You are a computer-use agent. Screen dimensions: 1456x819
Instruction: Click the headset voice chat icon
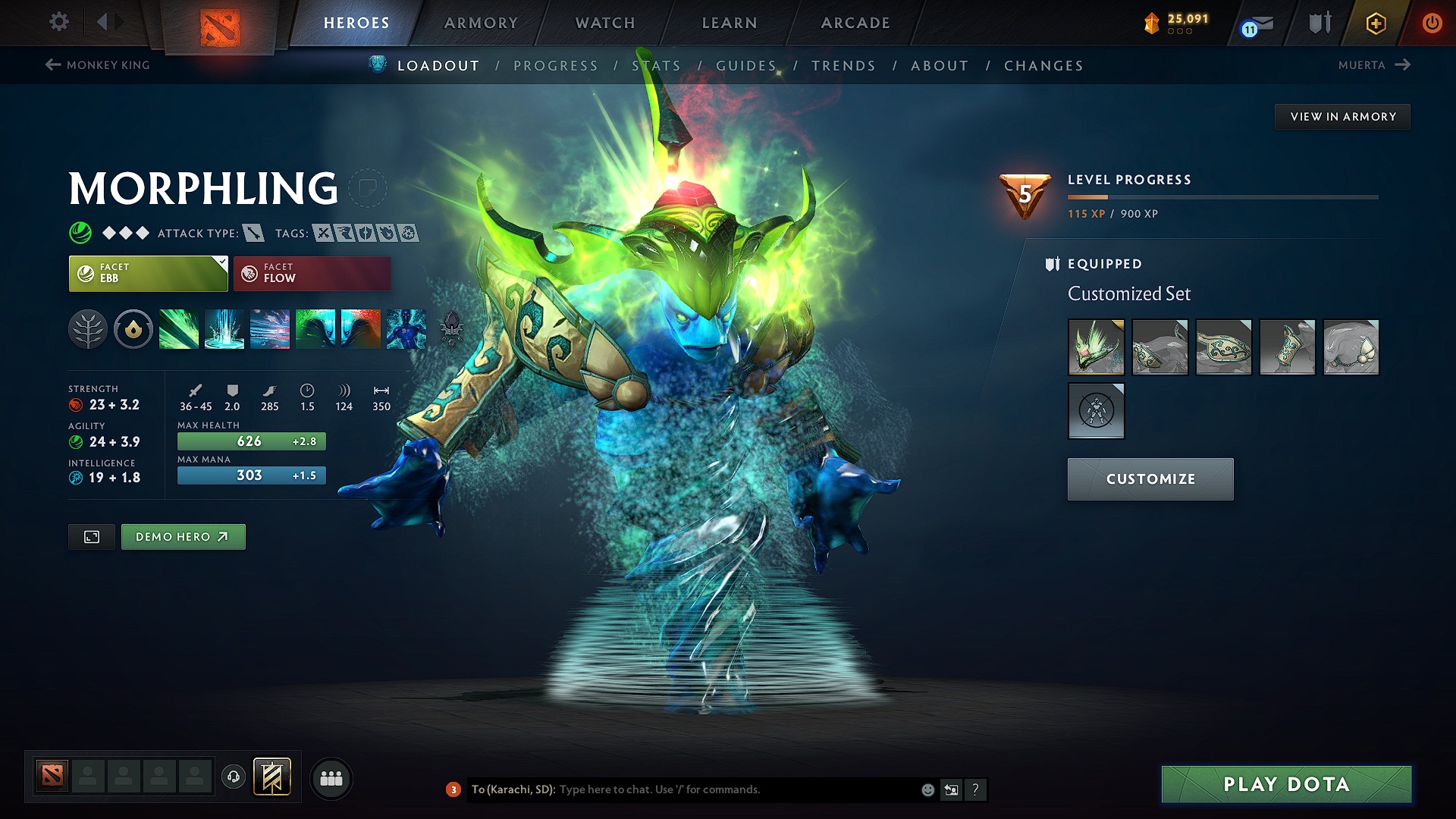234,778
